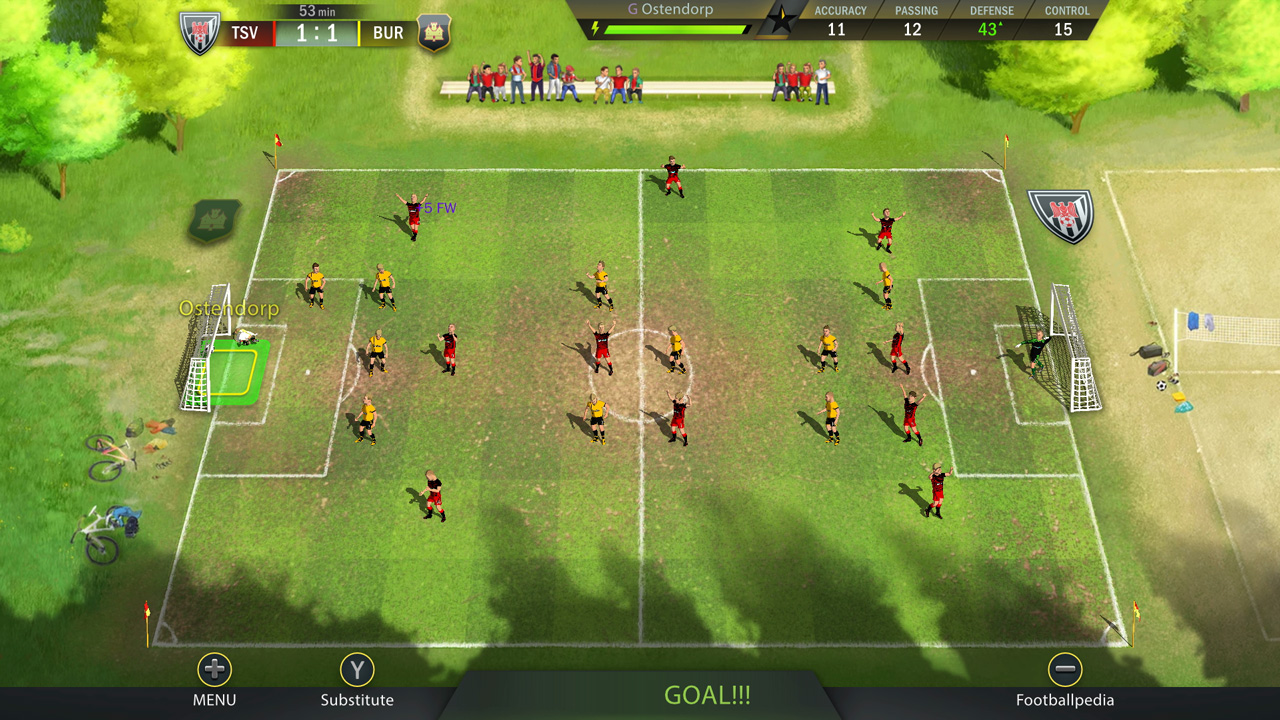The width and height of the screenshot is (1280, 720).
Task: Select the ACCURACY 11 stat panel
Action: [839, 20]
